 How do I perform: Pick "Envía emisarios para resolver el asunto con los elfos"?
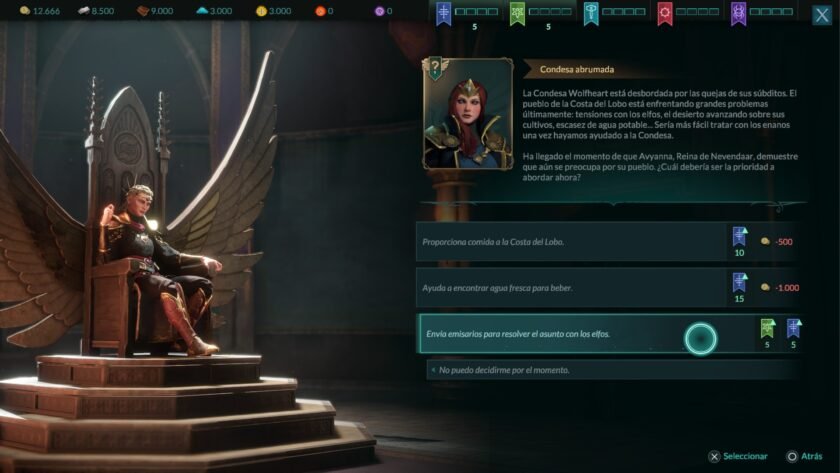(570, 333)
